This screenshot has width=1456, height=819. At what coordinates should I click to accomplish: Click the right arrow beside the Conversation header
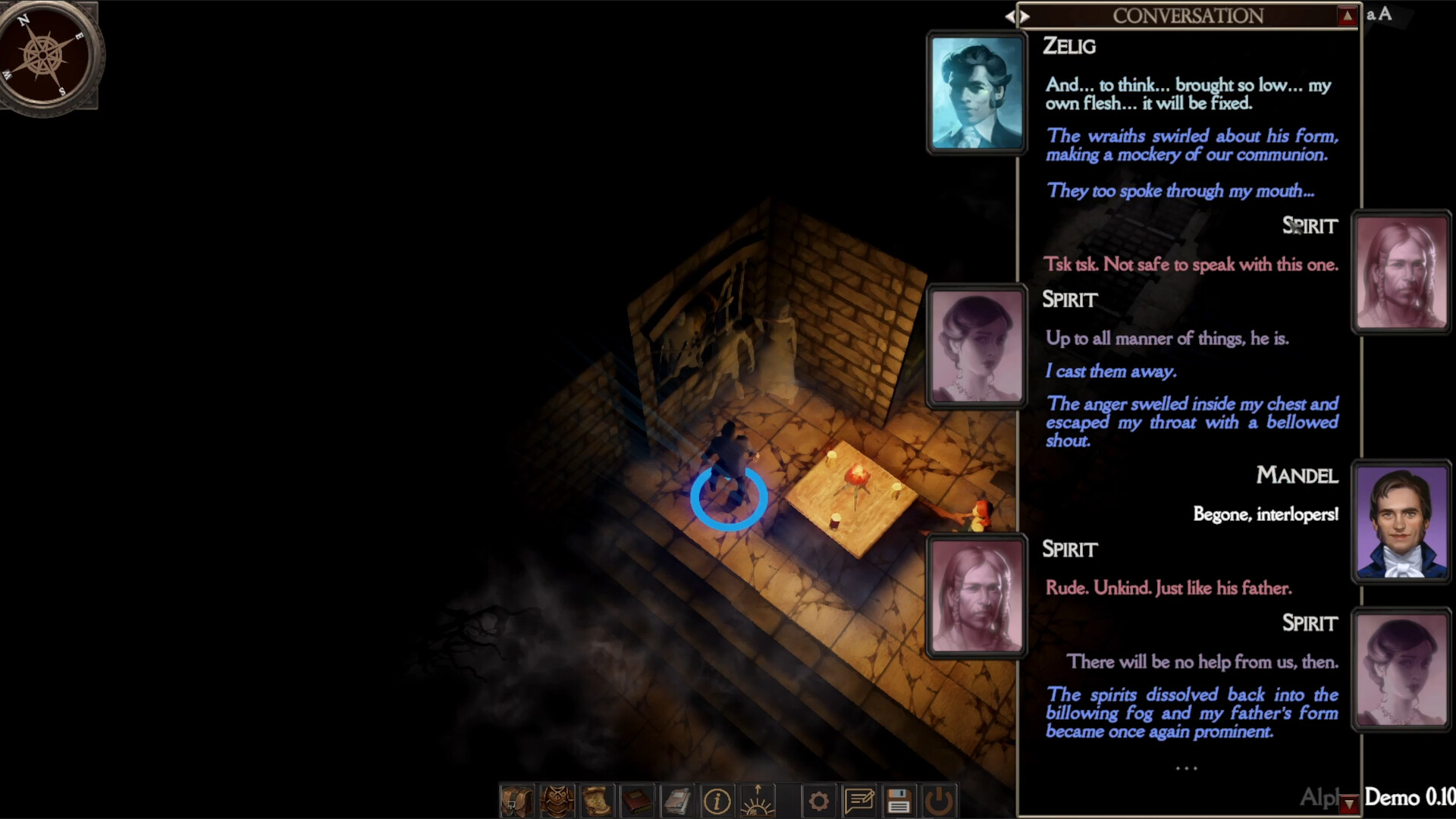[x=1024, y=16]
